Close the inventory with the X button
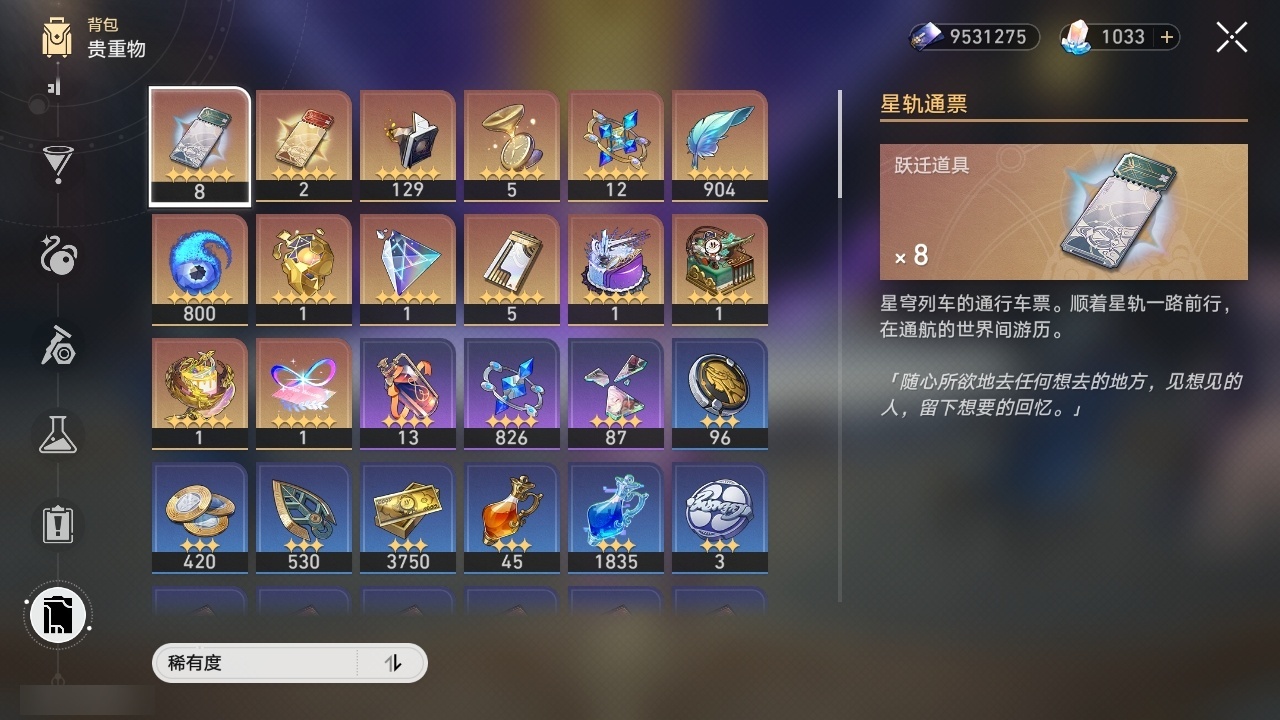This screenshot has width=1280, height=720. coord(1231,37)
